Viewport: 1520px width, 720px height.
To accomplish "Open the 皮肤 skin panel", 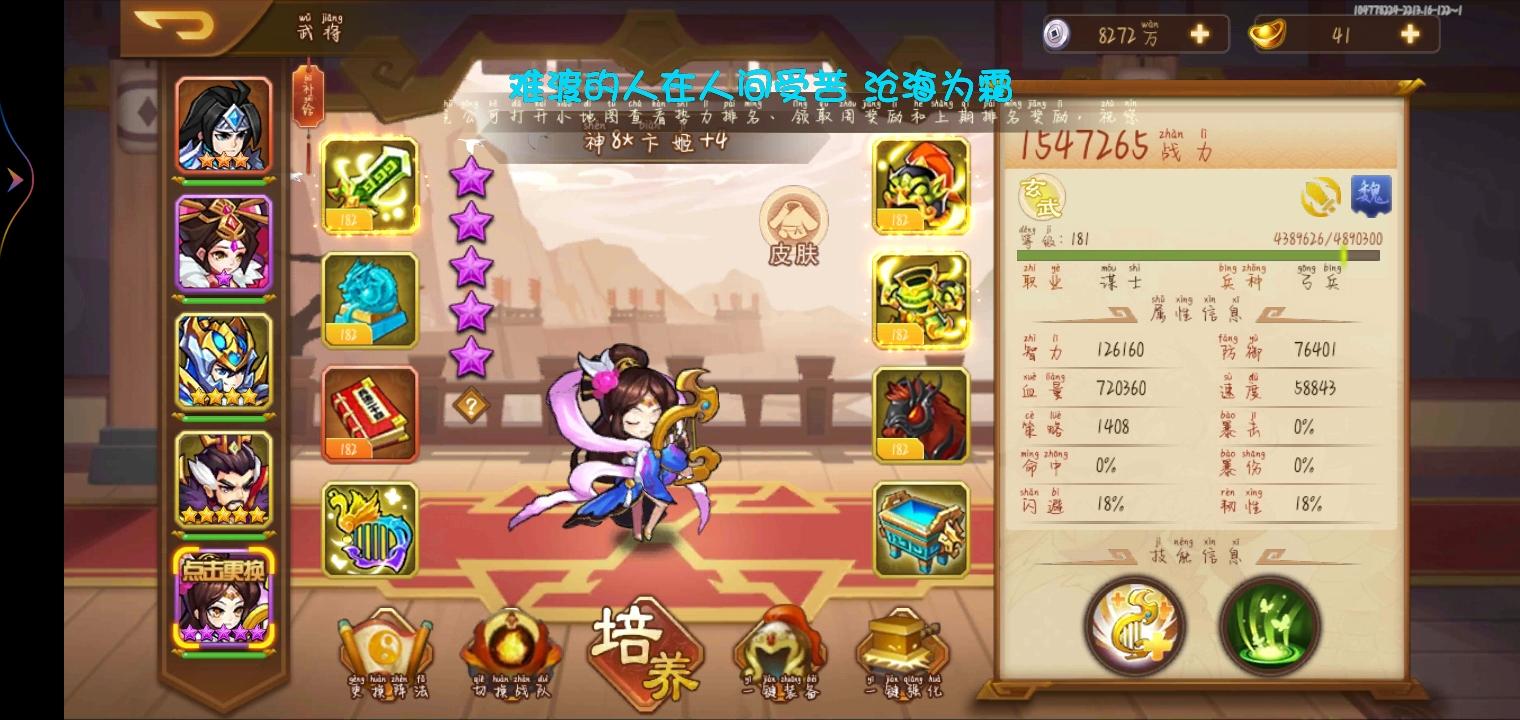I will click(x=794, y=228).
